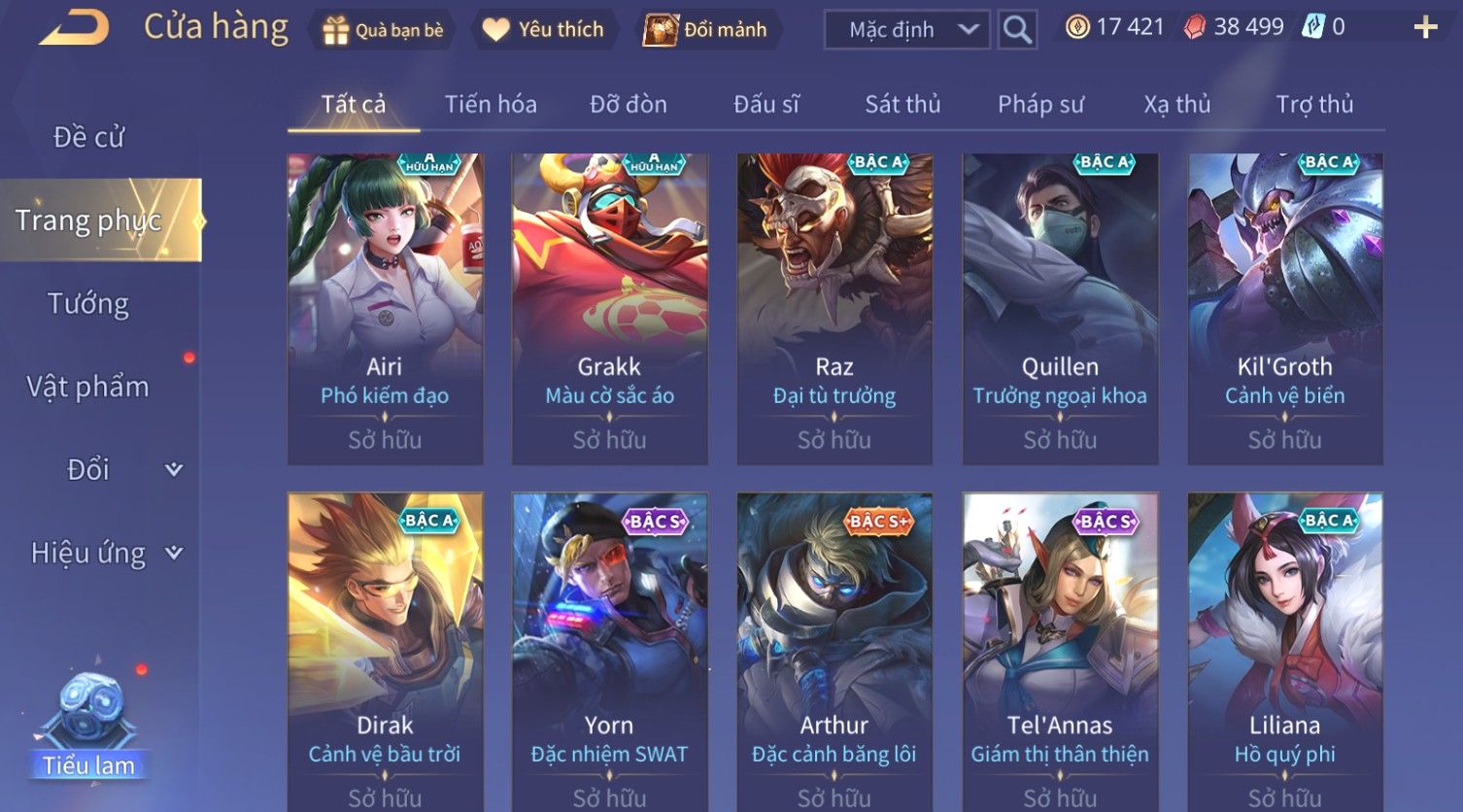Open the Yêu thích favorites list

coord(544,30)
